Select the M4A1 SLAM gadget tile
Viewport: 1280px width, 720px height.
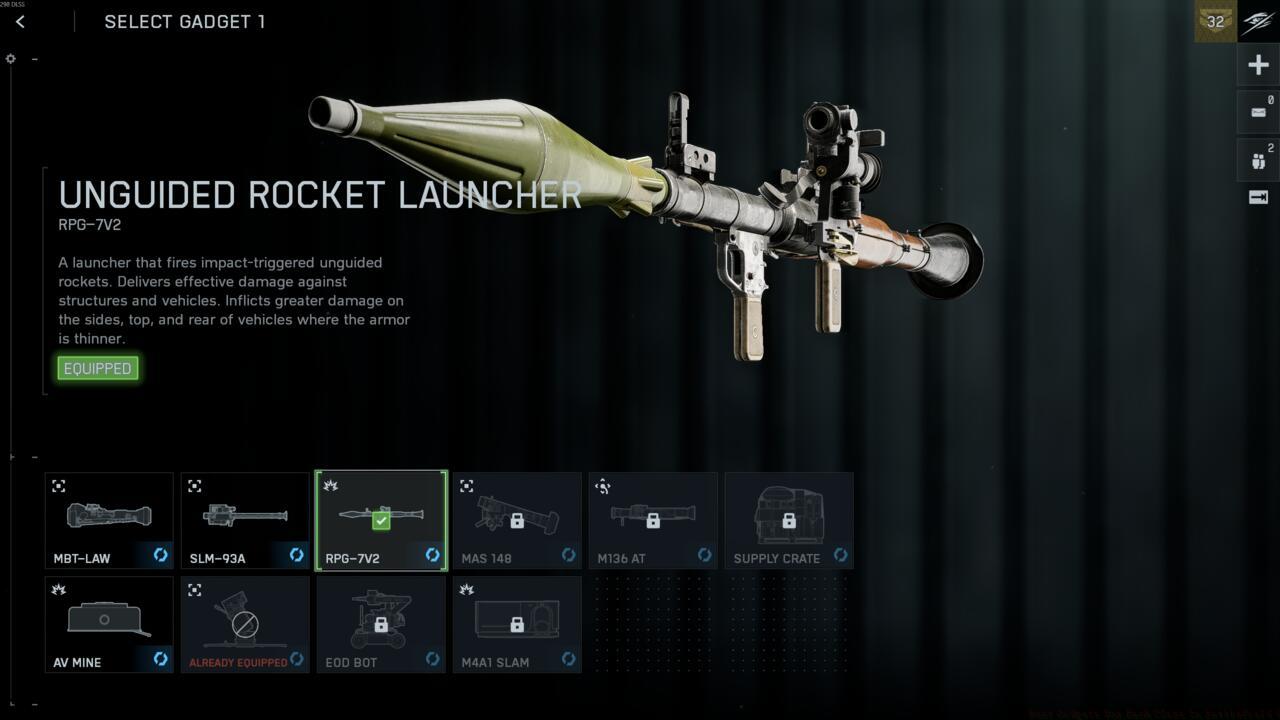[517, 623]
